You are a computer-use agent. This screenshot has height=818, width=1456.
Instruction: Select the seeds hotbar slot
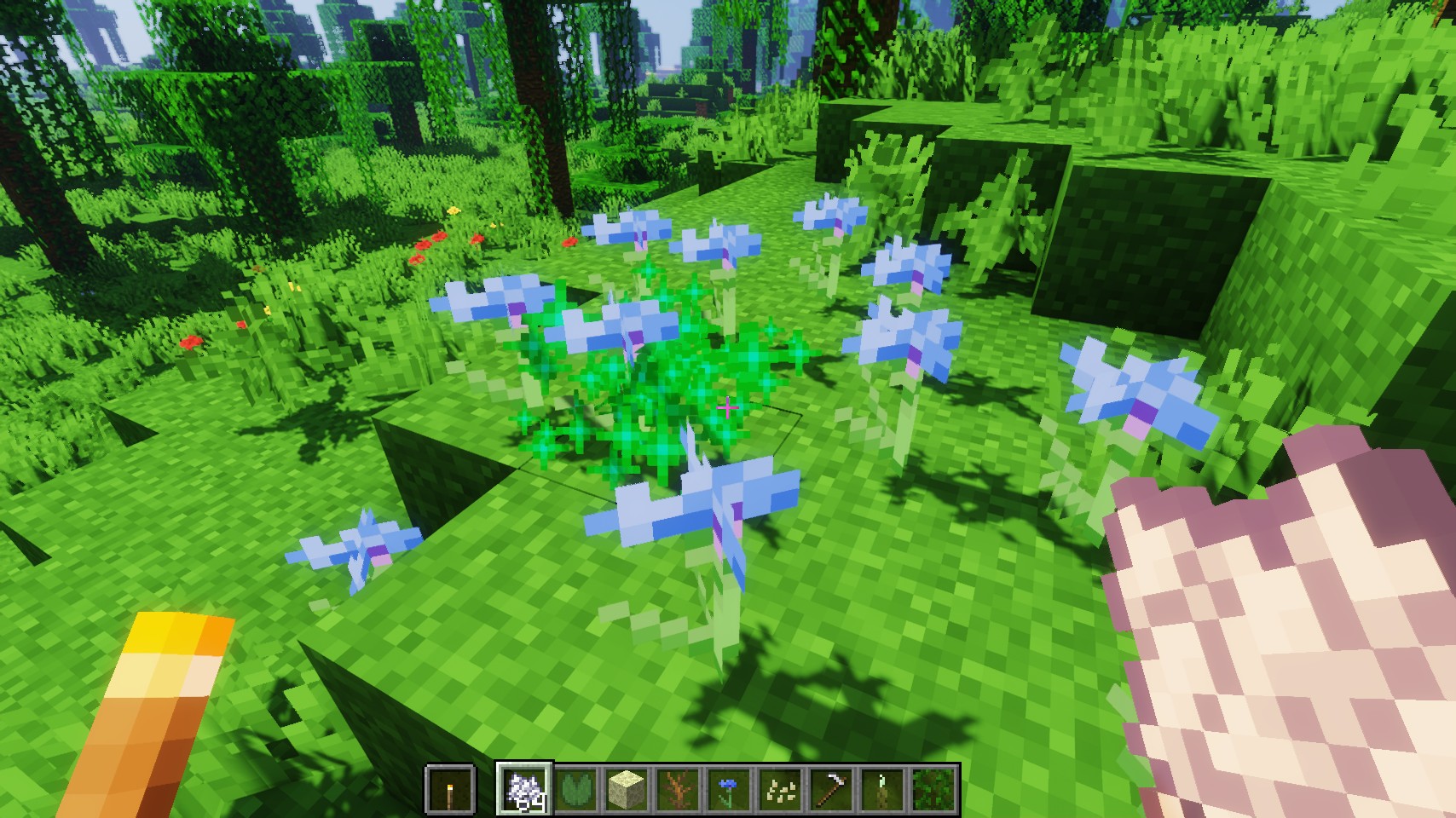[x=781, y=789]
